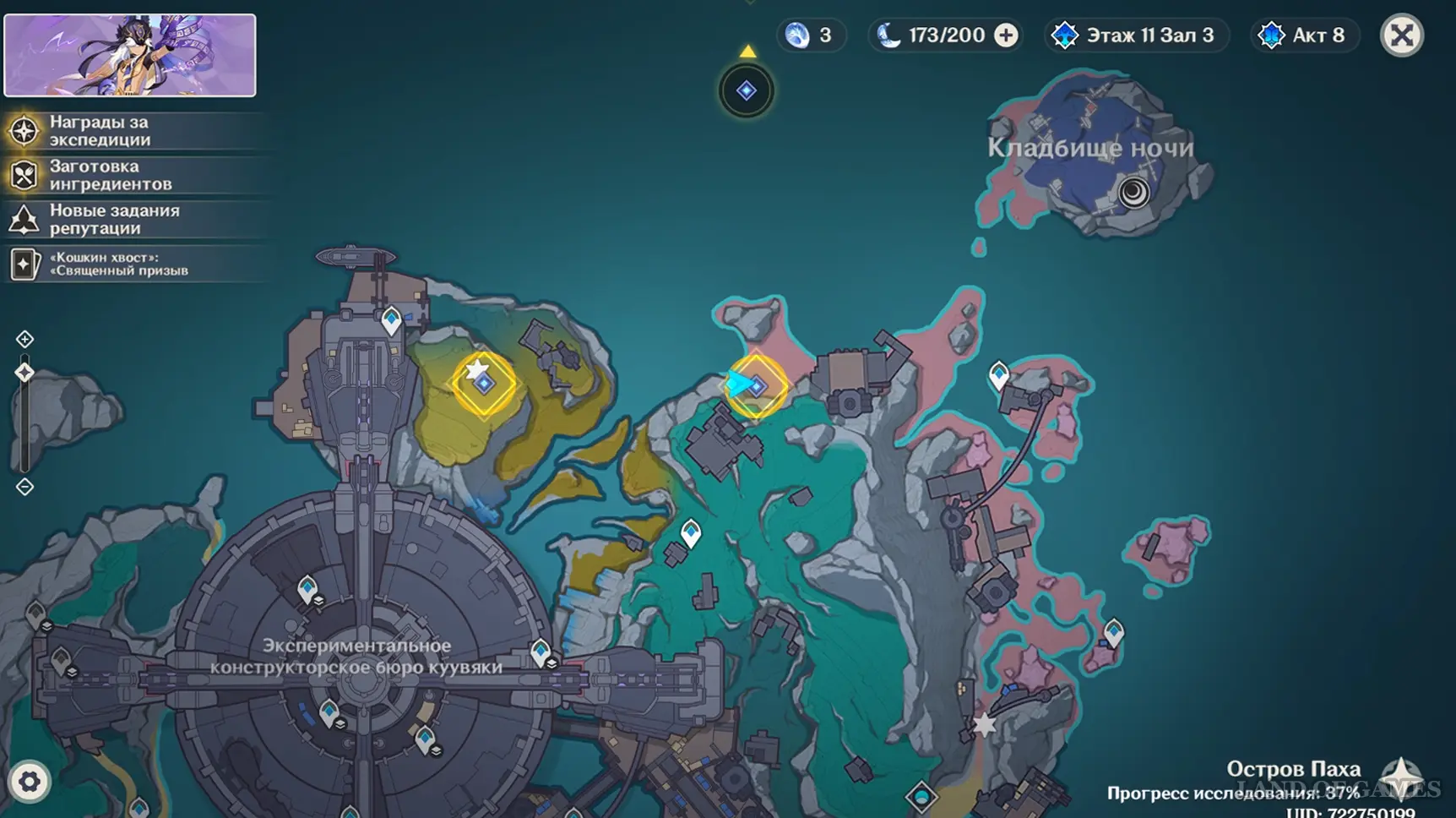Viewport: 1456px width, 818px height.
Task: Open the «Кошкин хвост» card event entry
Action: (118, 264)
